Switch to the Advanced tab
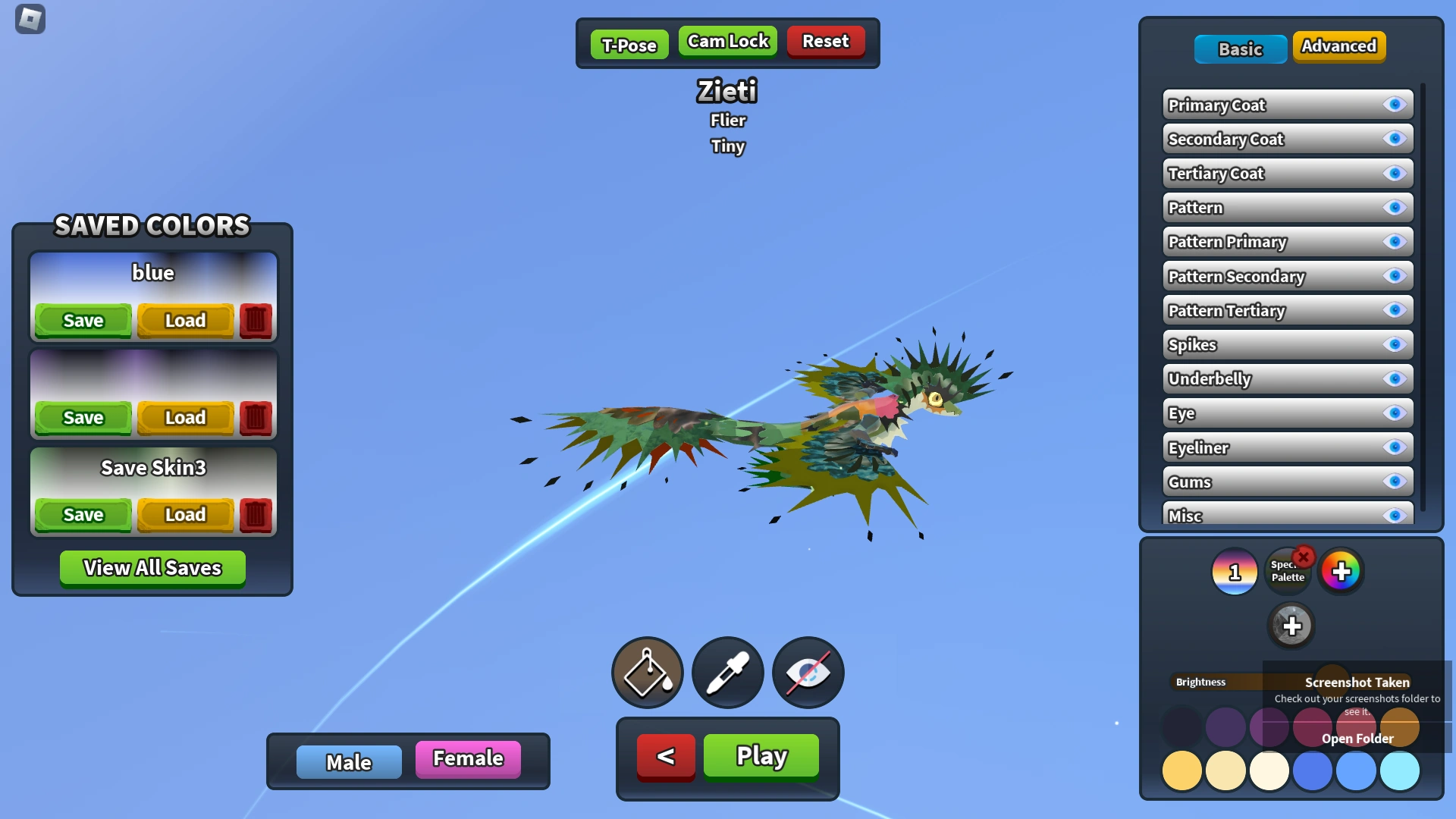This screenshot has width=1456, height=819. coord(1338,46)
